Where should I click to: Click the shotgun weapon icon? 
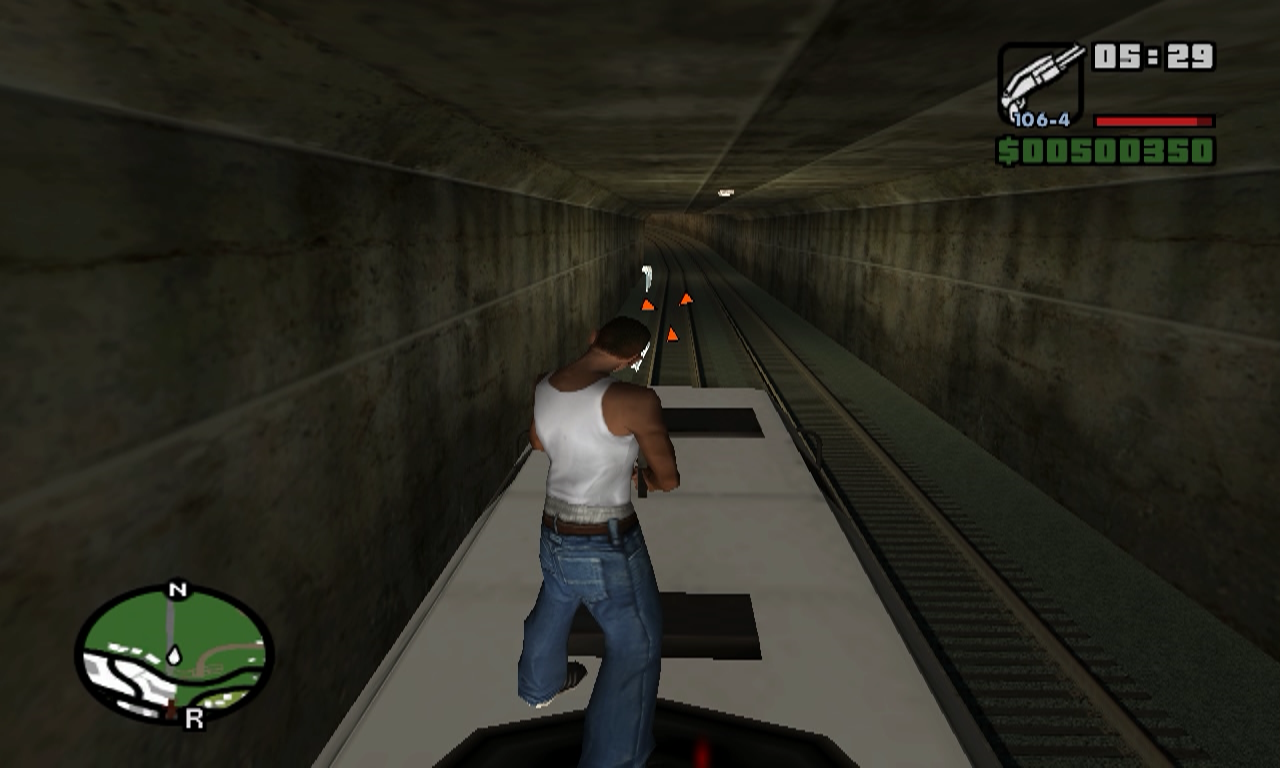(1040, 80)
